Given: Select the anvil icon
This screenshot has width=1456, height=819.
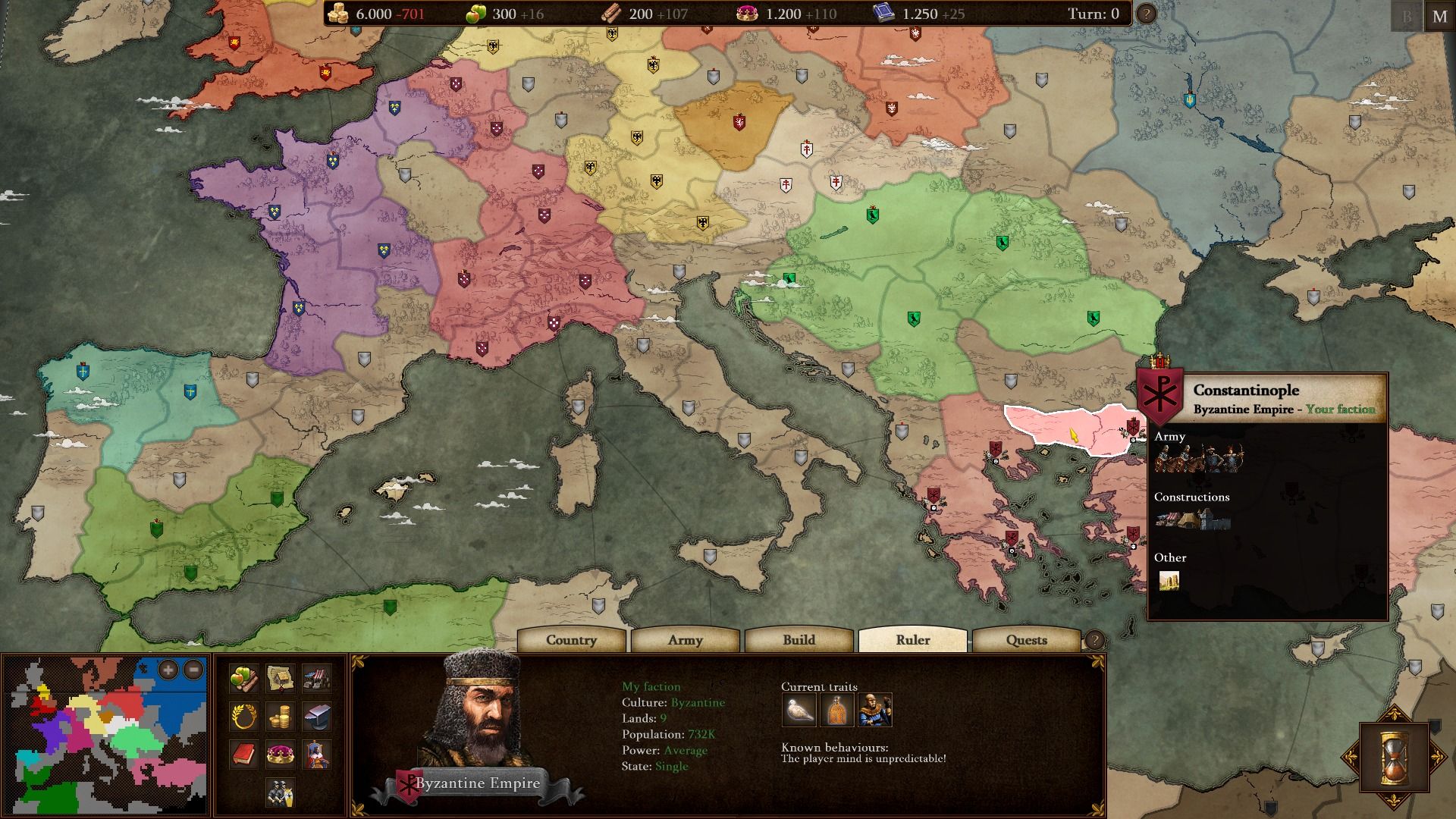Looking at the screenshot, I should click(317, 716).
